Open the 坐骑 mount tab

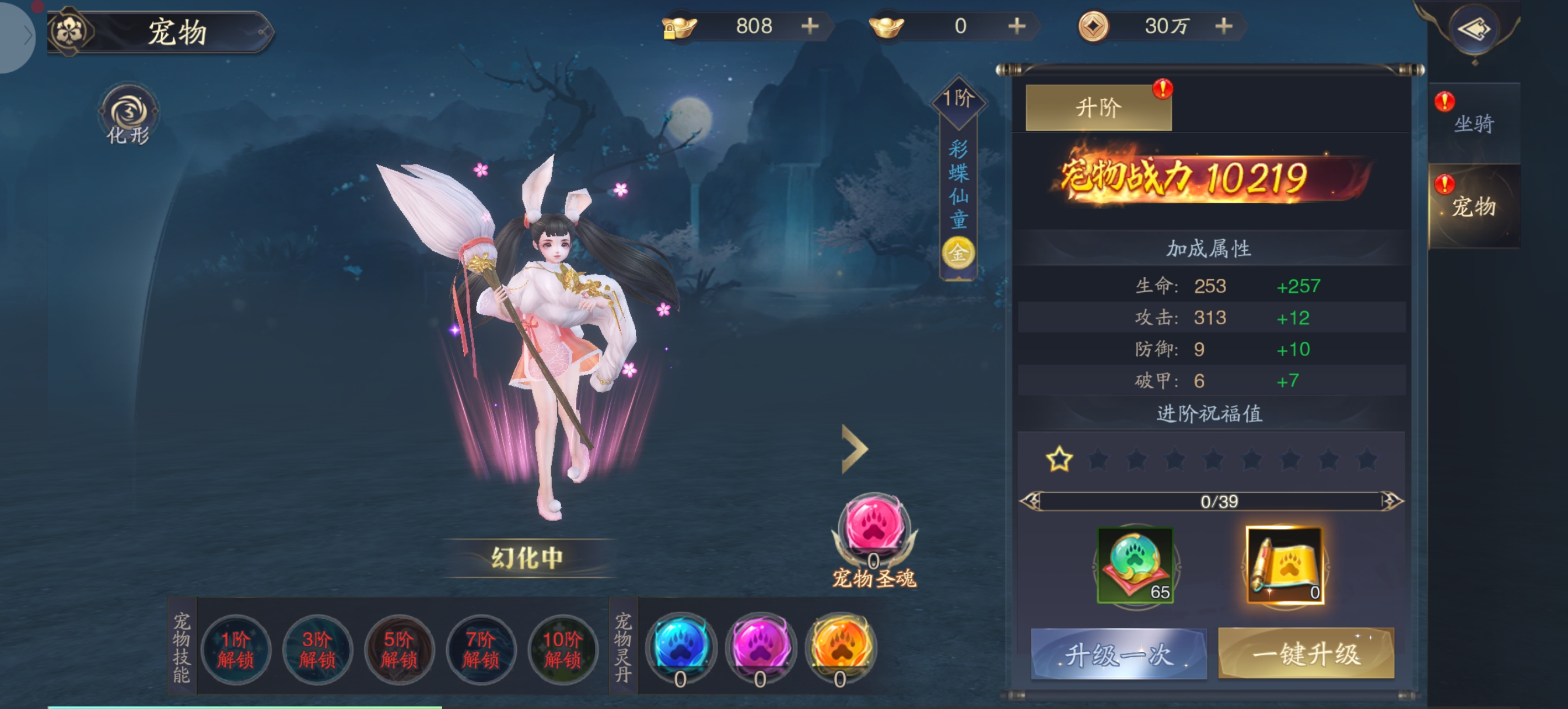click(1473, 123)
